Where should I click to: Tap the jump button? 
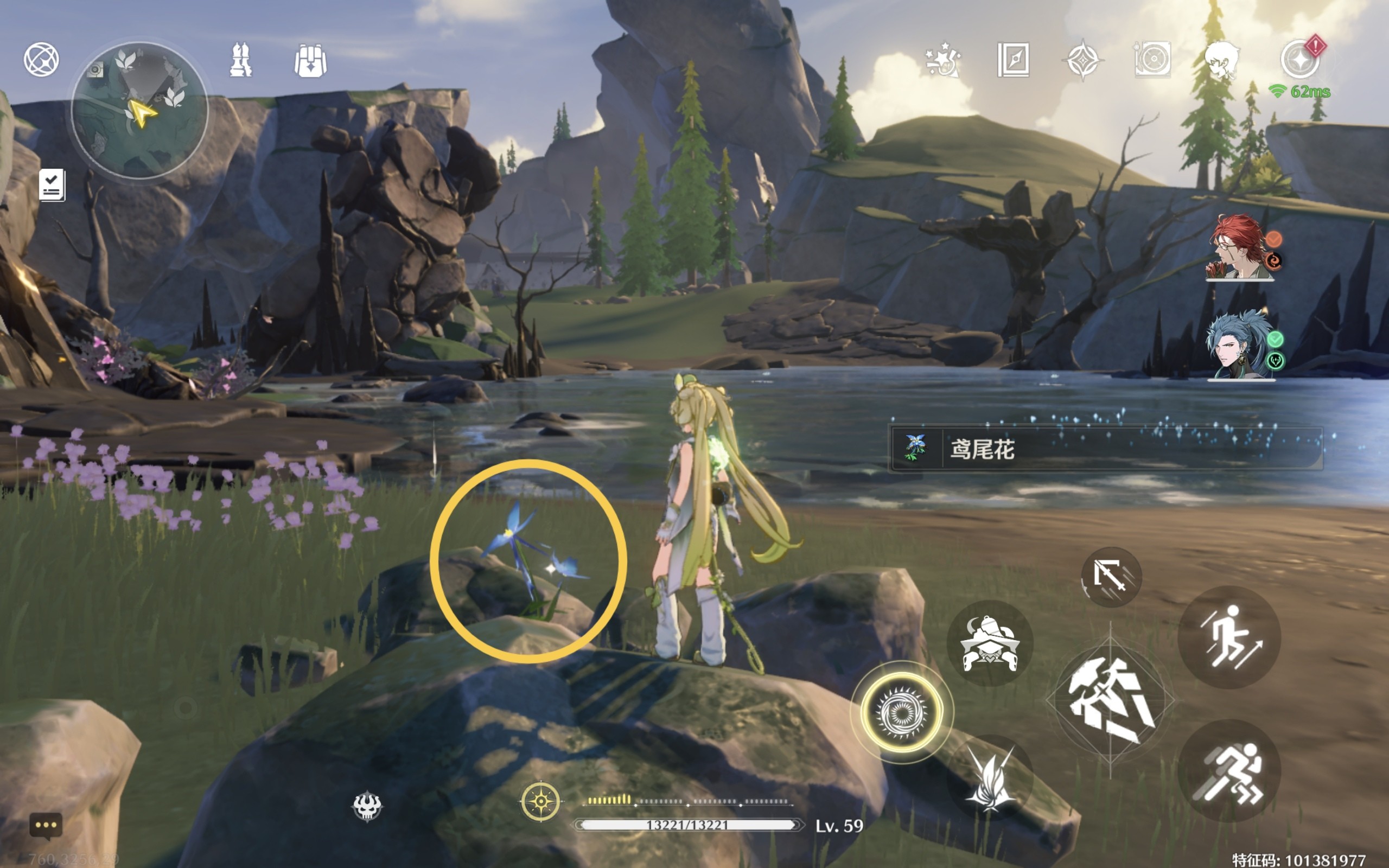coord(1229,637)
